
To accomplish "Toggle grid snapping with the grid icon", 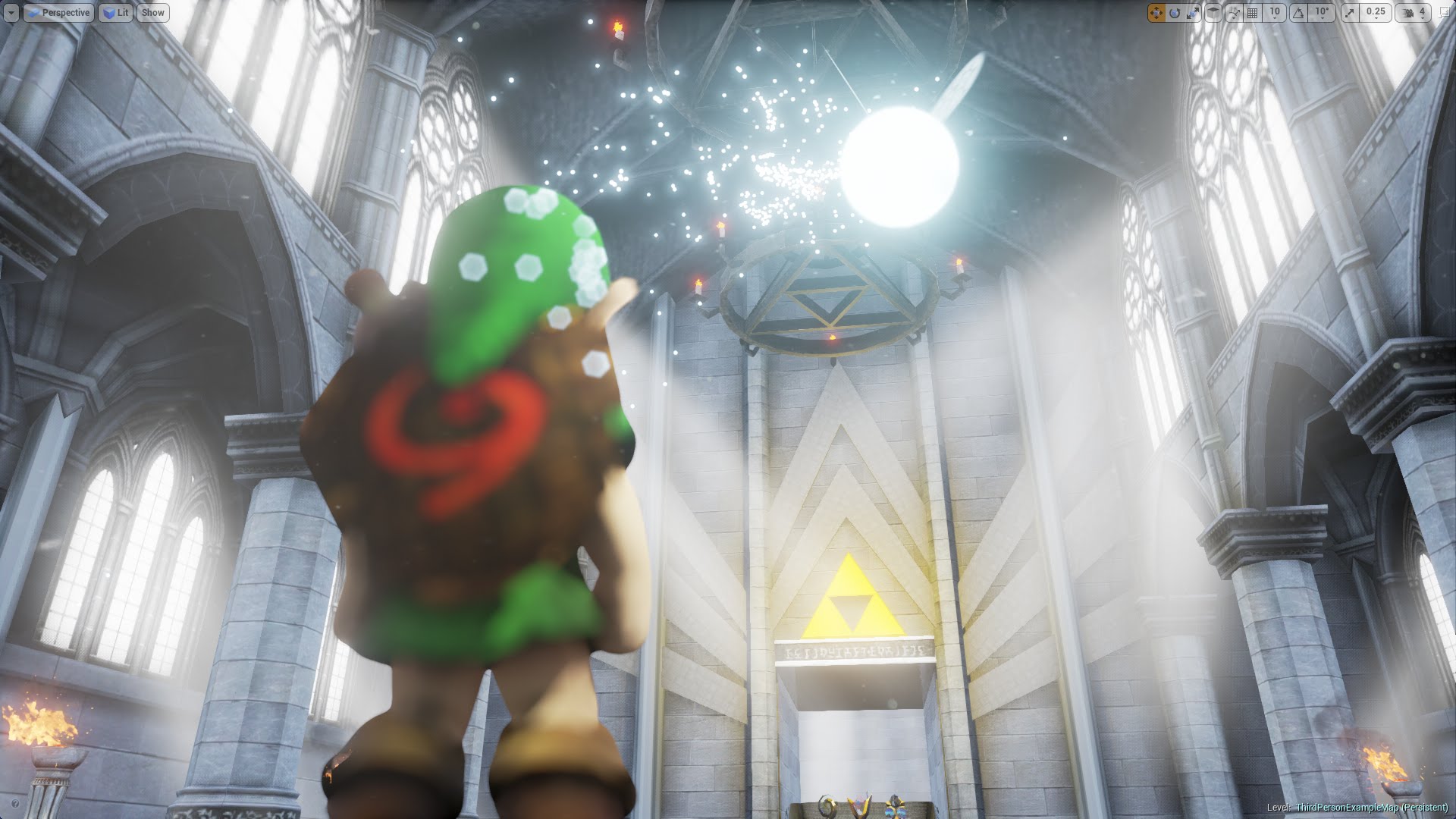I will 1253,13.
